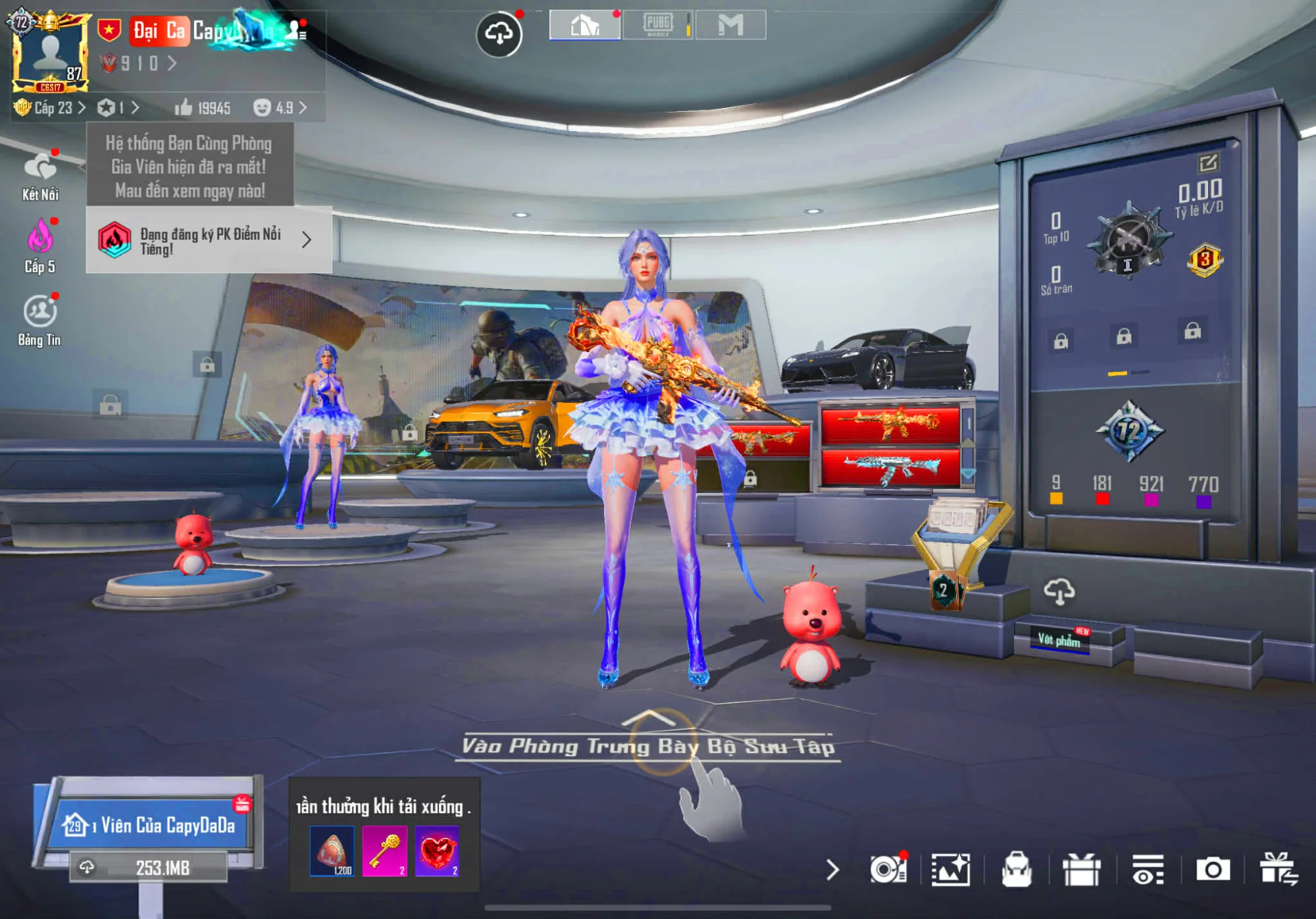Image resolution: width=1316 pixels, height=919 pixels.
Task: Switch to the M logo tab
Action: [x=730, y=26]
